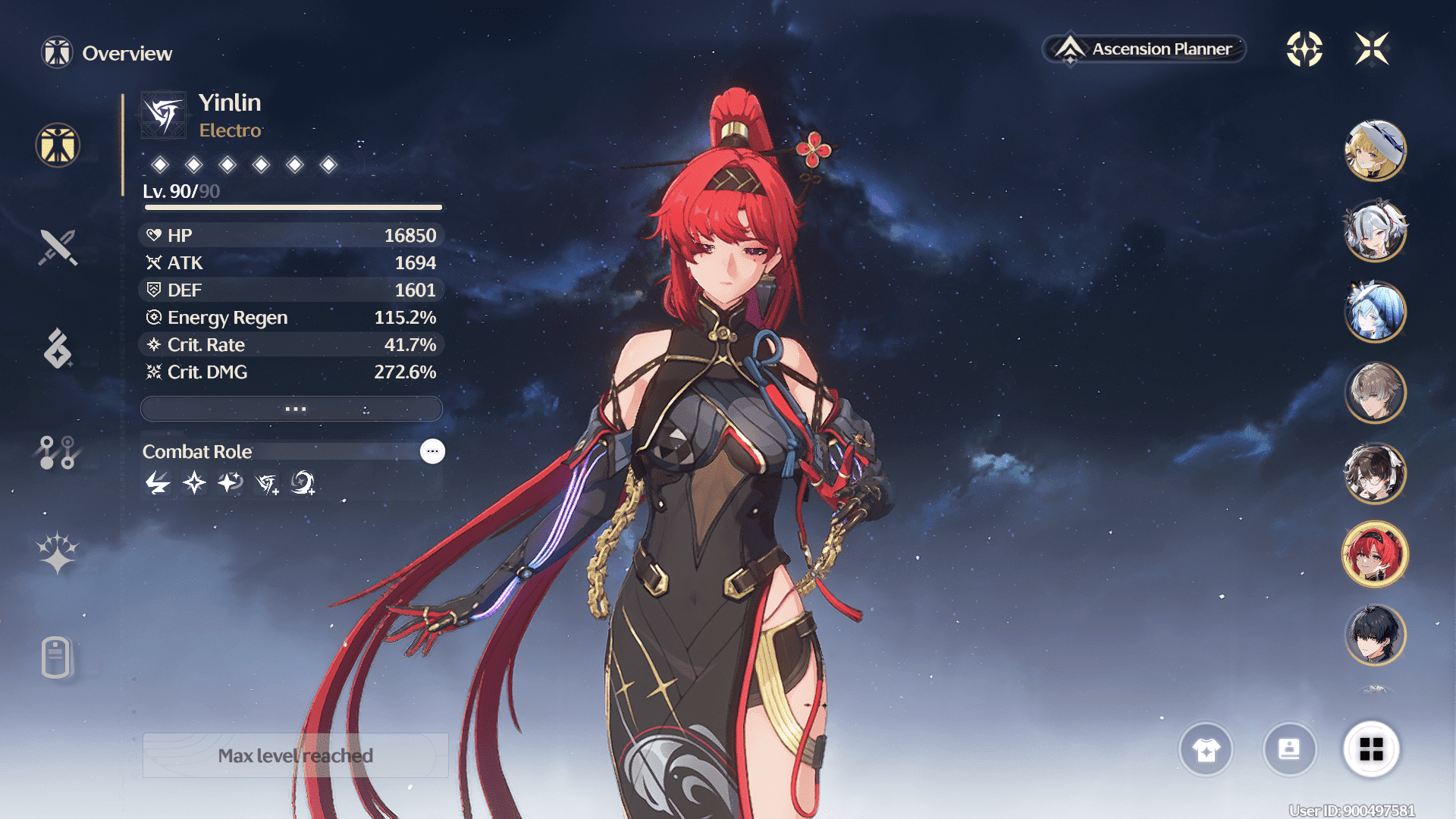Image resolution: width=1456 pixels, height=819 pixels.
Task: Choose the blue-haired character portrait
Action: 1375,312
